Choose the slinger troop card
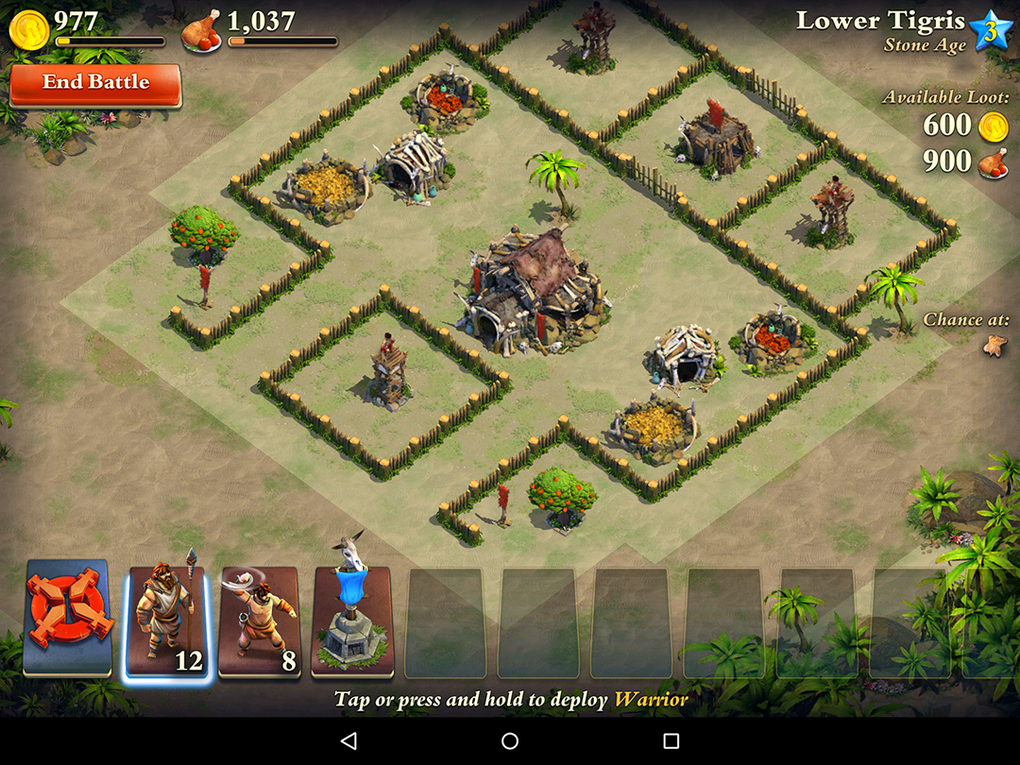 point(259,621)
